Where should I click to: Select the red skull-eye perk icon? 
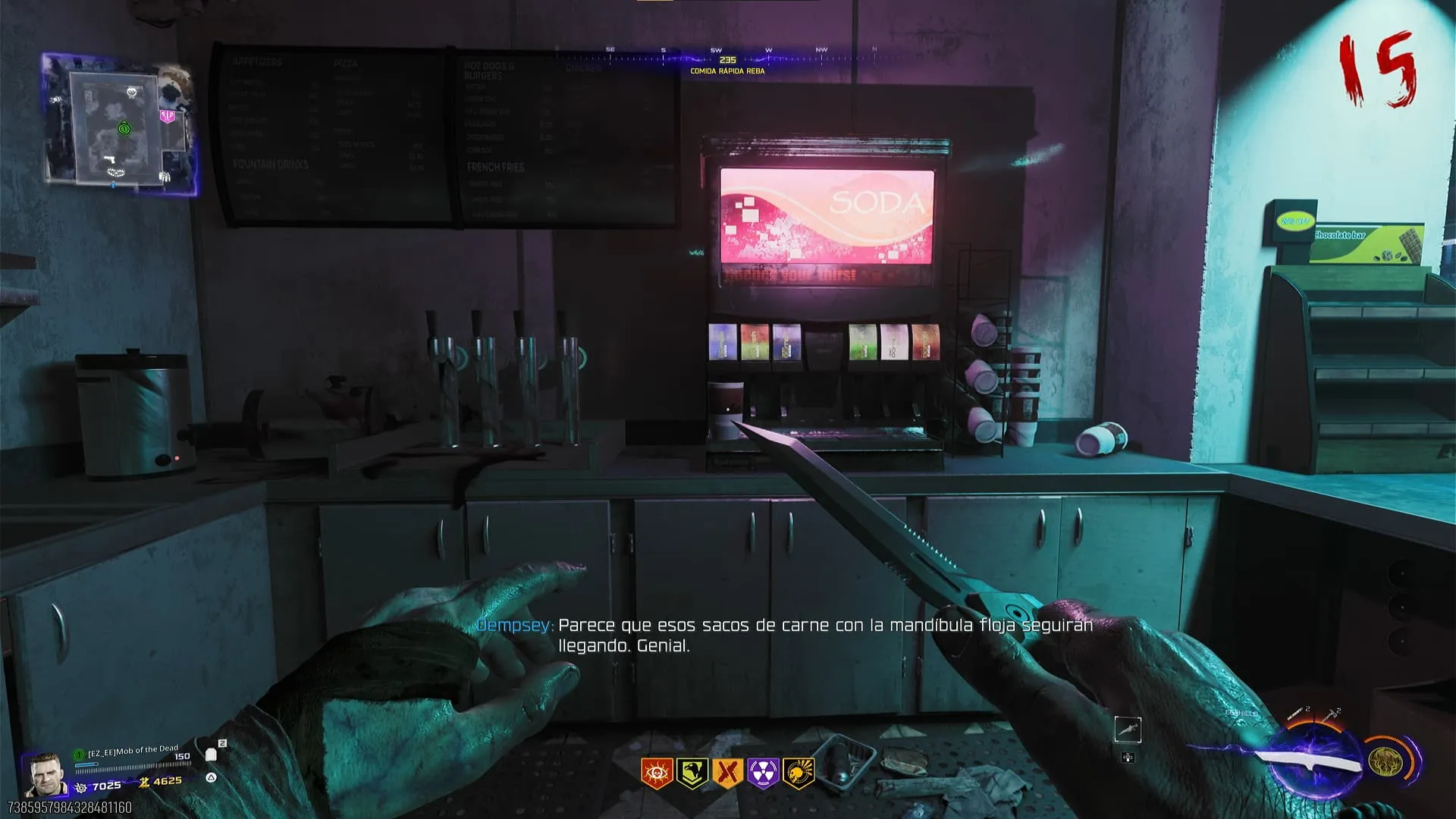tap(657, 773)
